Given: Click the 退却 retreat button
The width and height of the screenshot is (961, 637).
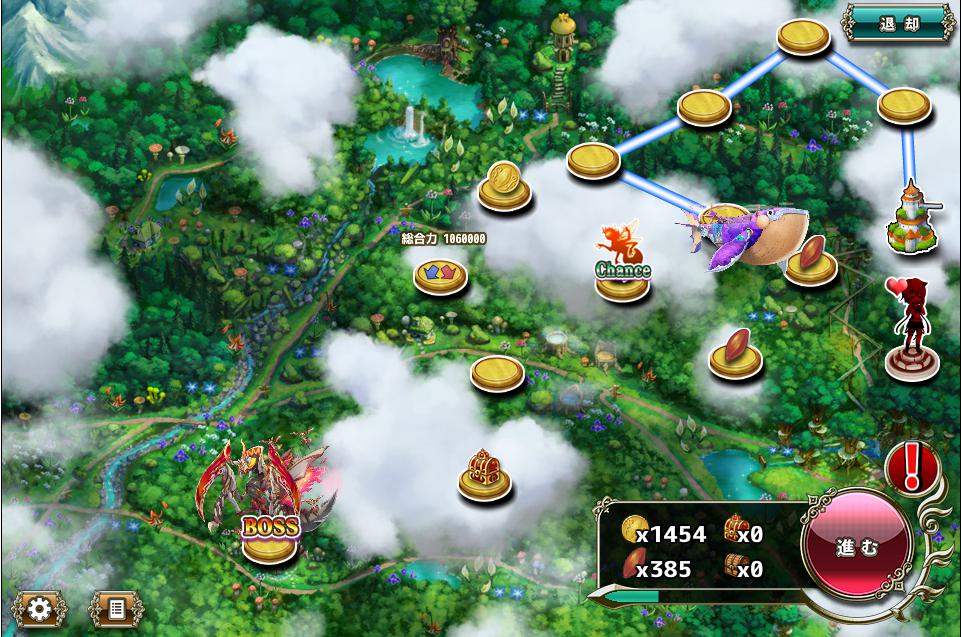Looking at the screenshot, I should (x=898, y=23).
